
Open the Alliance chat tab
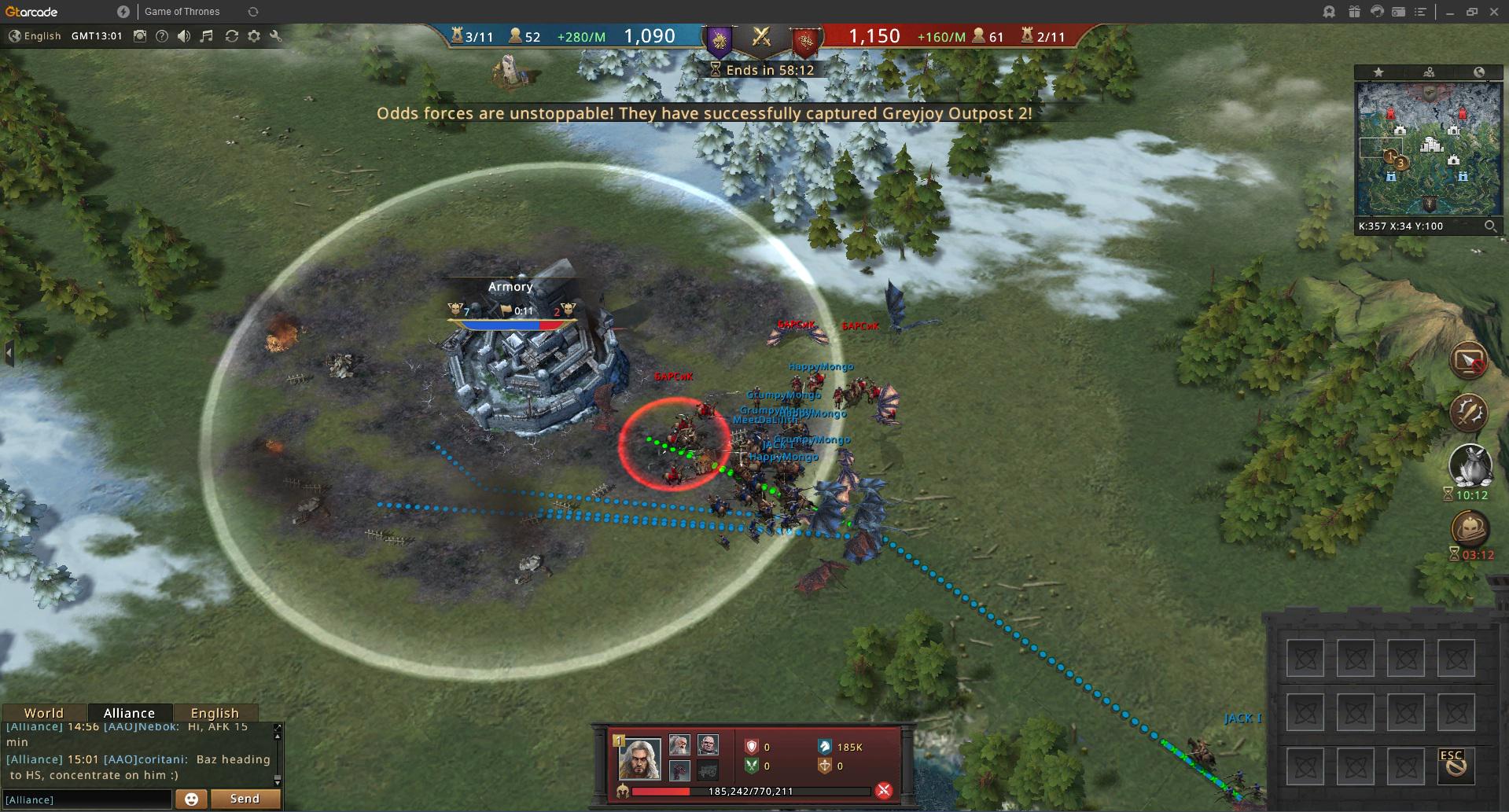point(129,713)
